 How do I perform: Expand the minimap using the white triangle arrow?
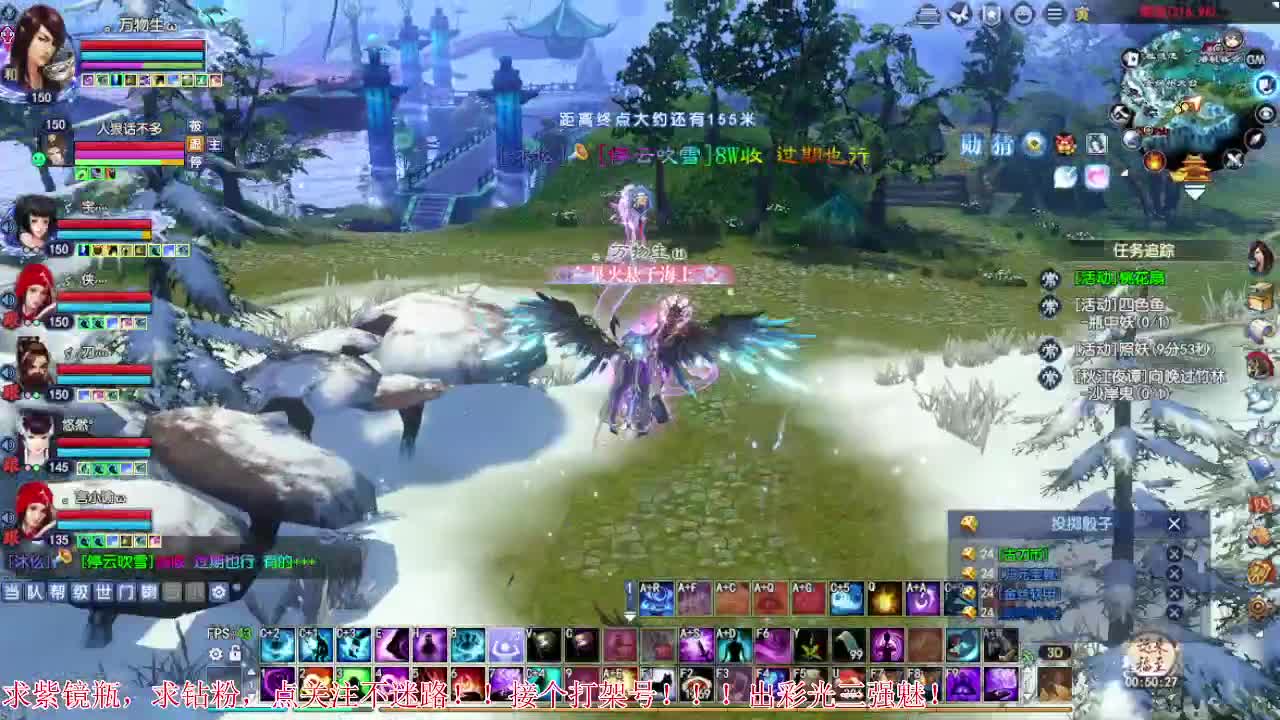(1196, 191)
